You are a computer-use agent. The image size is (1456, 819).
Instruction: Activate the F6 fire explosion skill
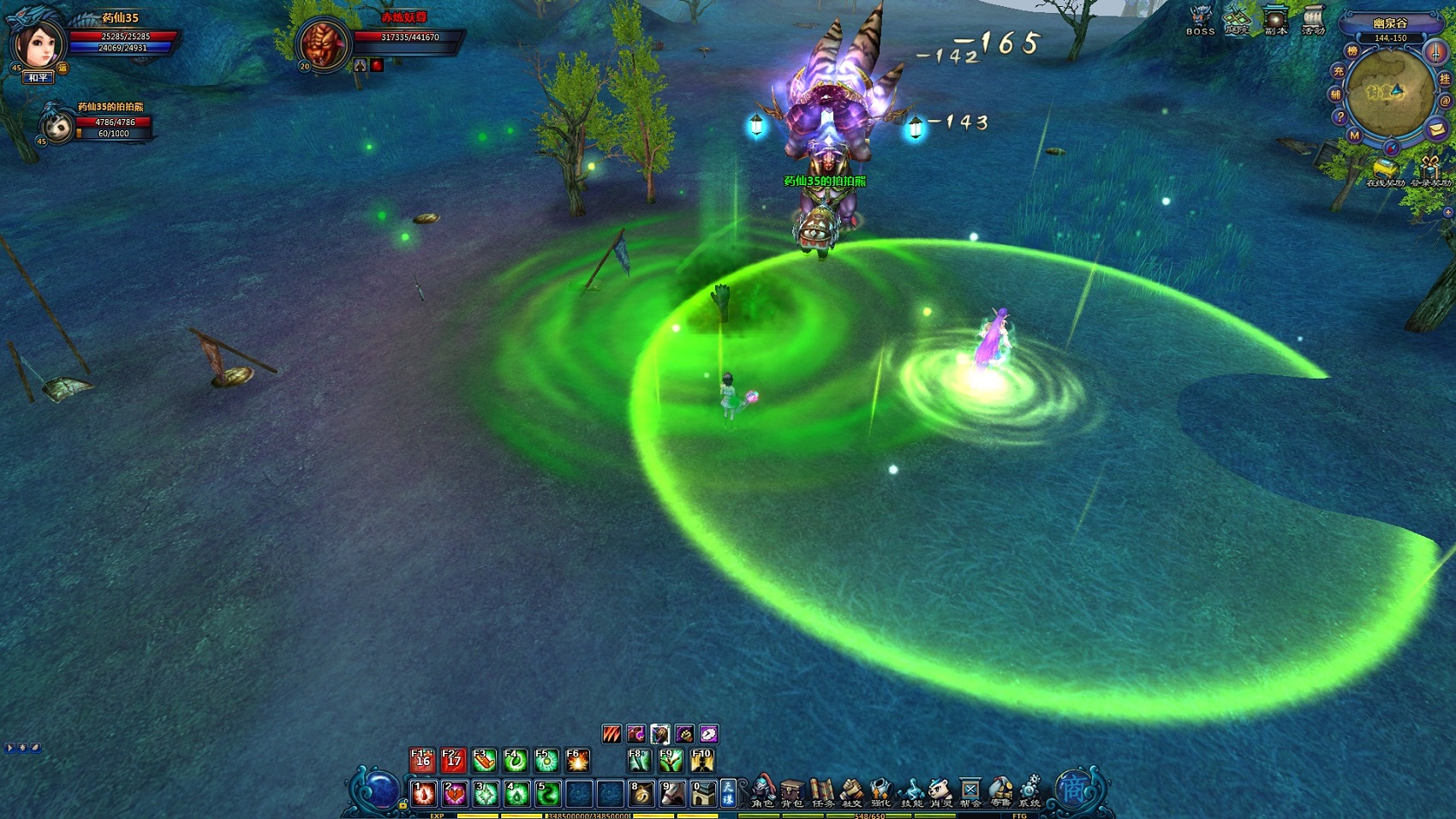(x=577, y=760)
